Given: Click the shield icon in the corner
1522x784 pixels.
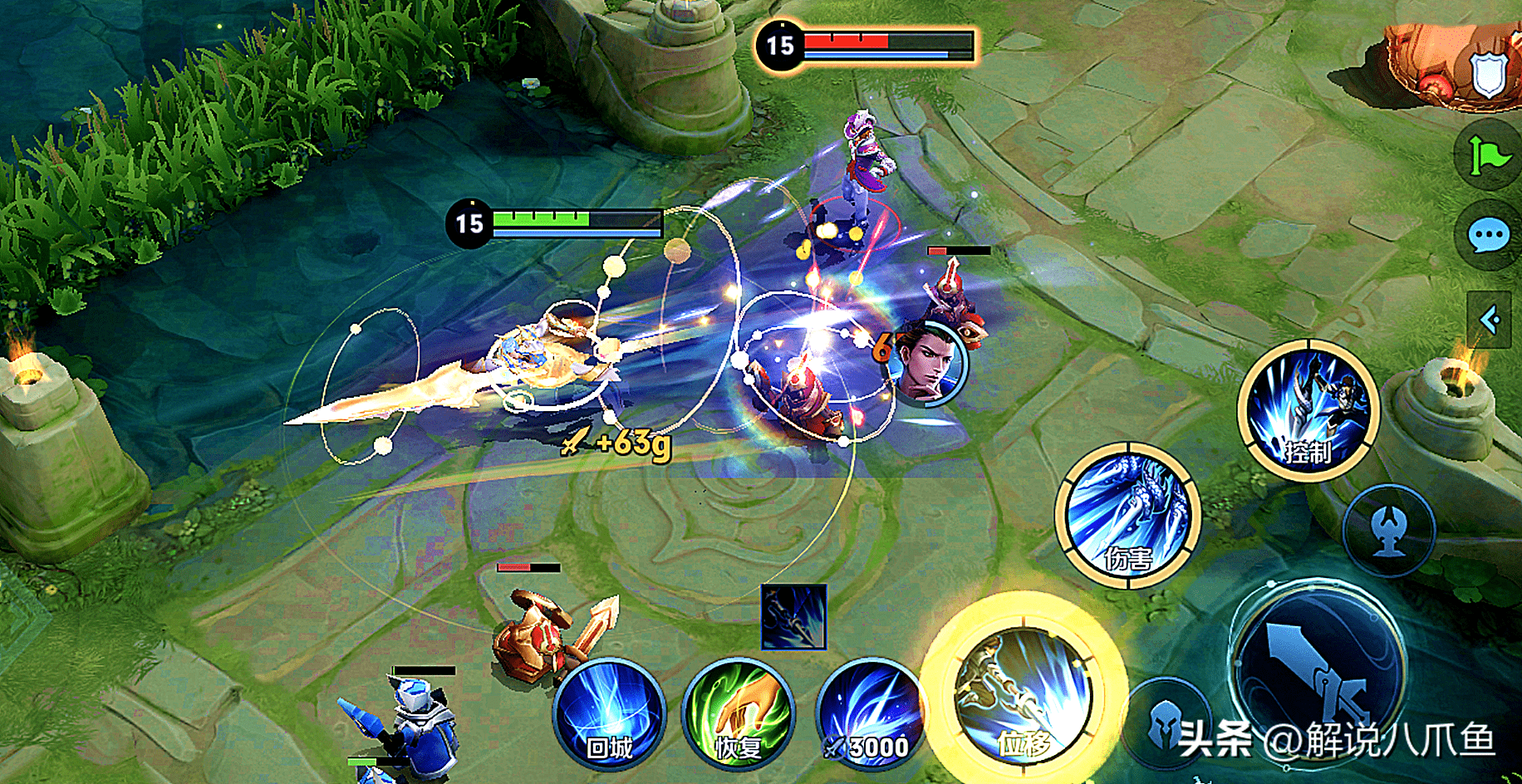Looking at the screenshot, I should coord(1488,75).
